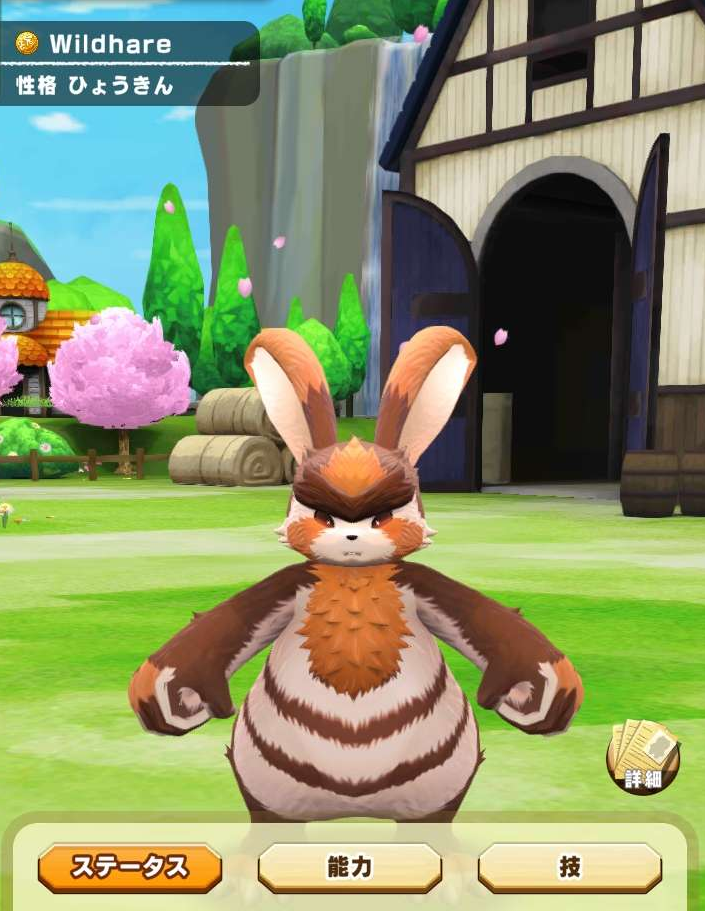Switch to the ステータス tab

click(x=129, y=867)
